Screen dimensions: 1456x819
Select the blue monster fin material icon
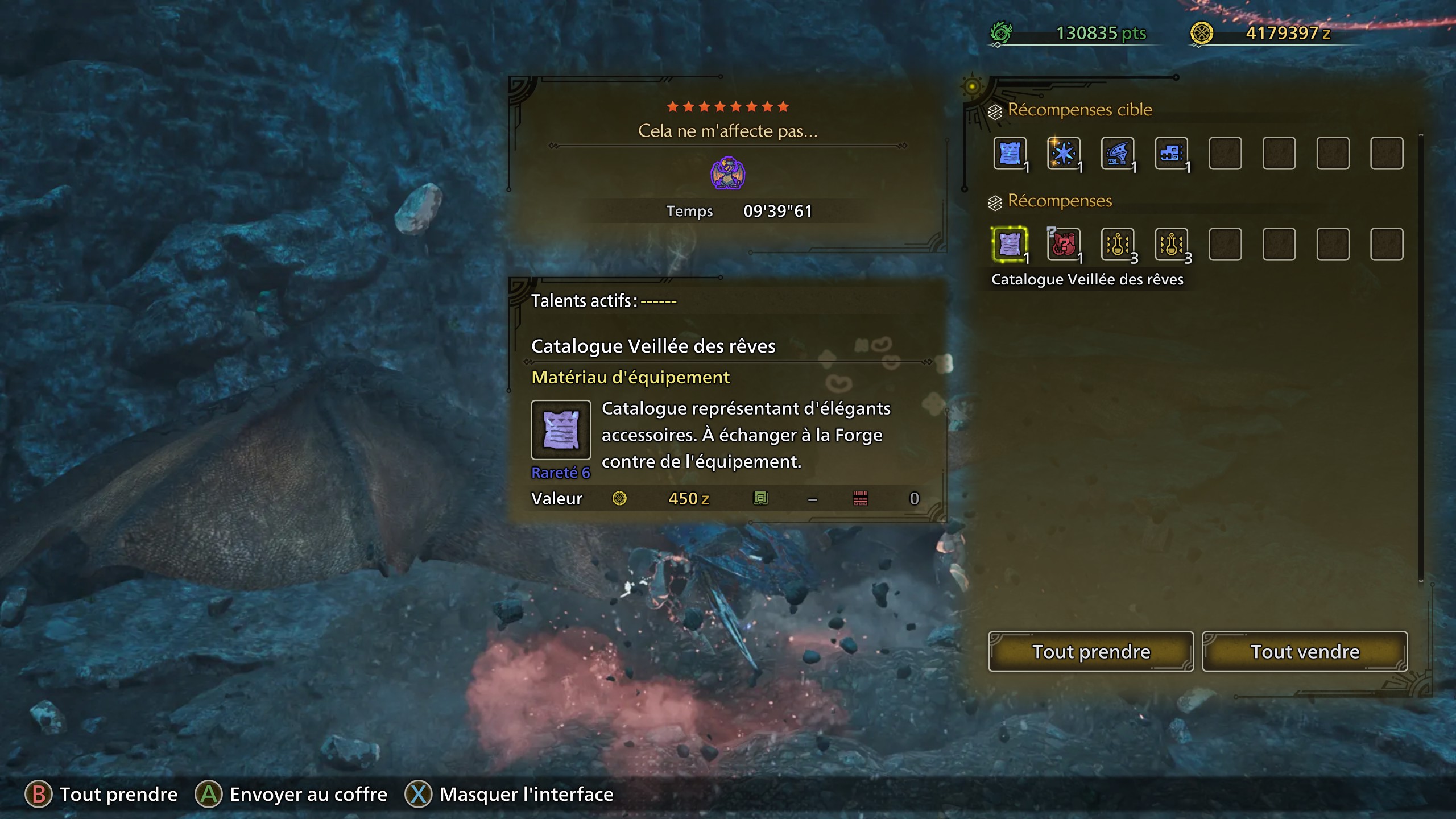tap(1118, 154)
